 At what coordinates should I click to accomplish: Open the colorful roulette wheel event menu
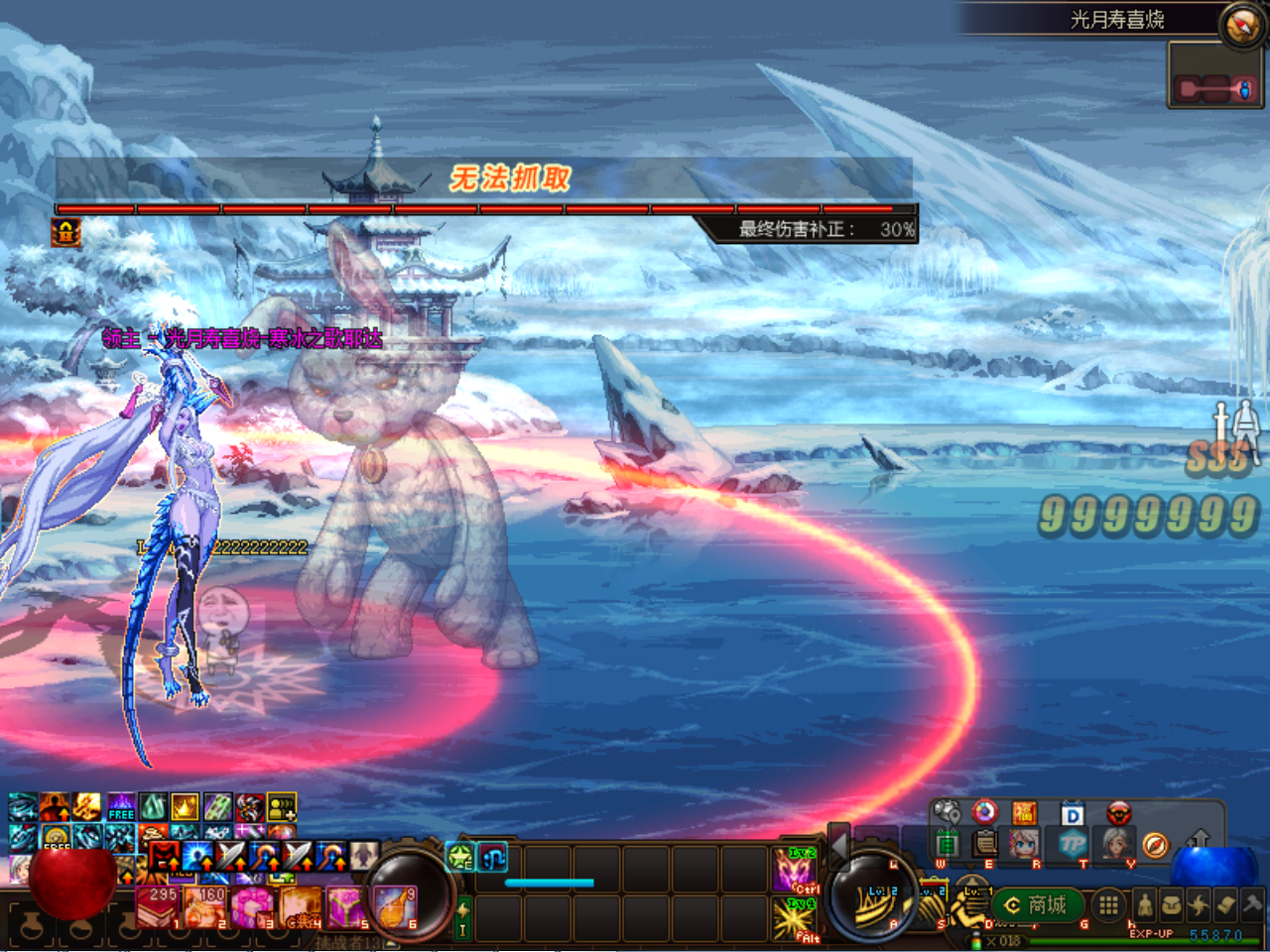[x=983, y=812]
